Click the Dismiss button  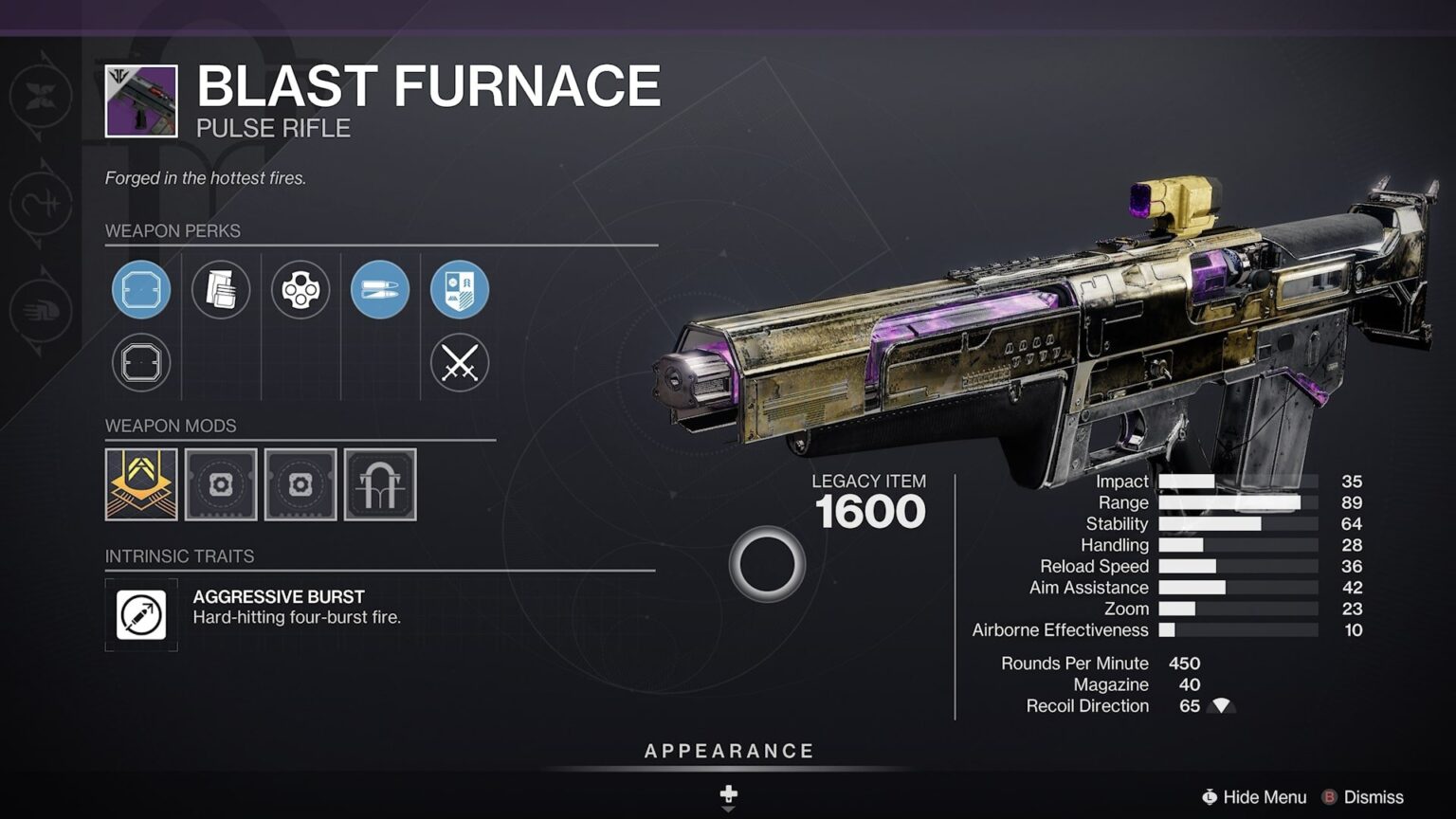[x=1374, y=797]
